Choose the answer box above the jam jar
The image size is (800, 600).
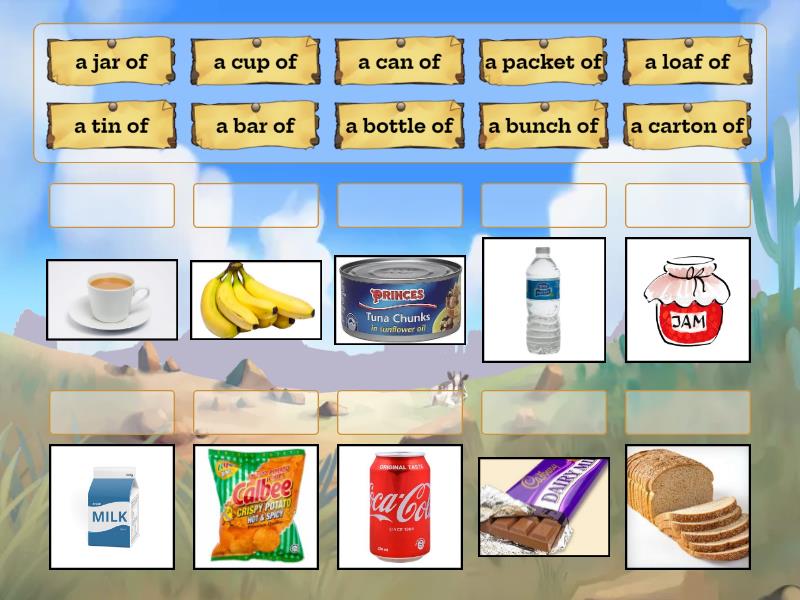coord(687,205)
